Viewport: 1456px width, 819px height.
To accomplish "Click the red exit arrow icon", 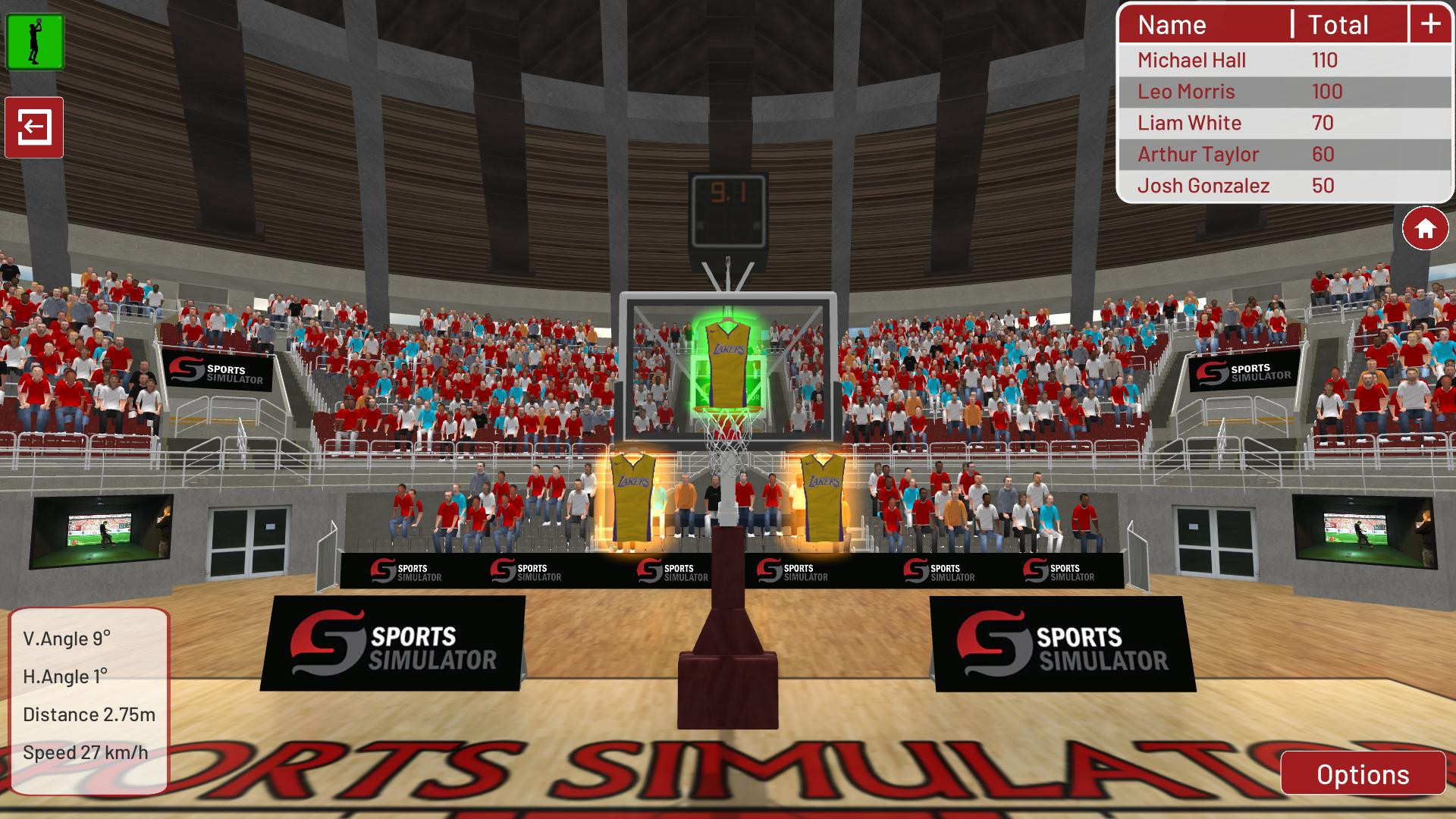I will point(33,127).
